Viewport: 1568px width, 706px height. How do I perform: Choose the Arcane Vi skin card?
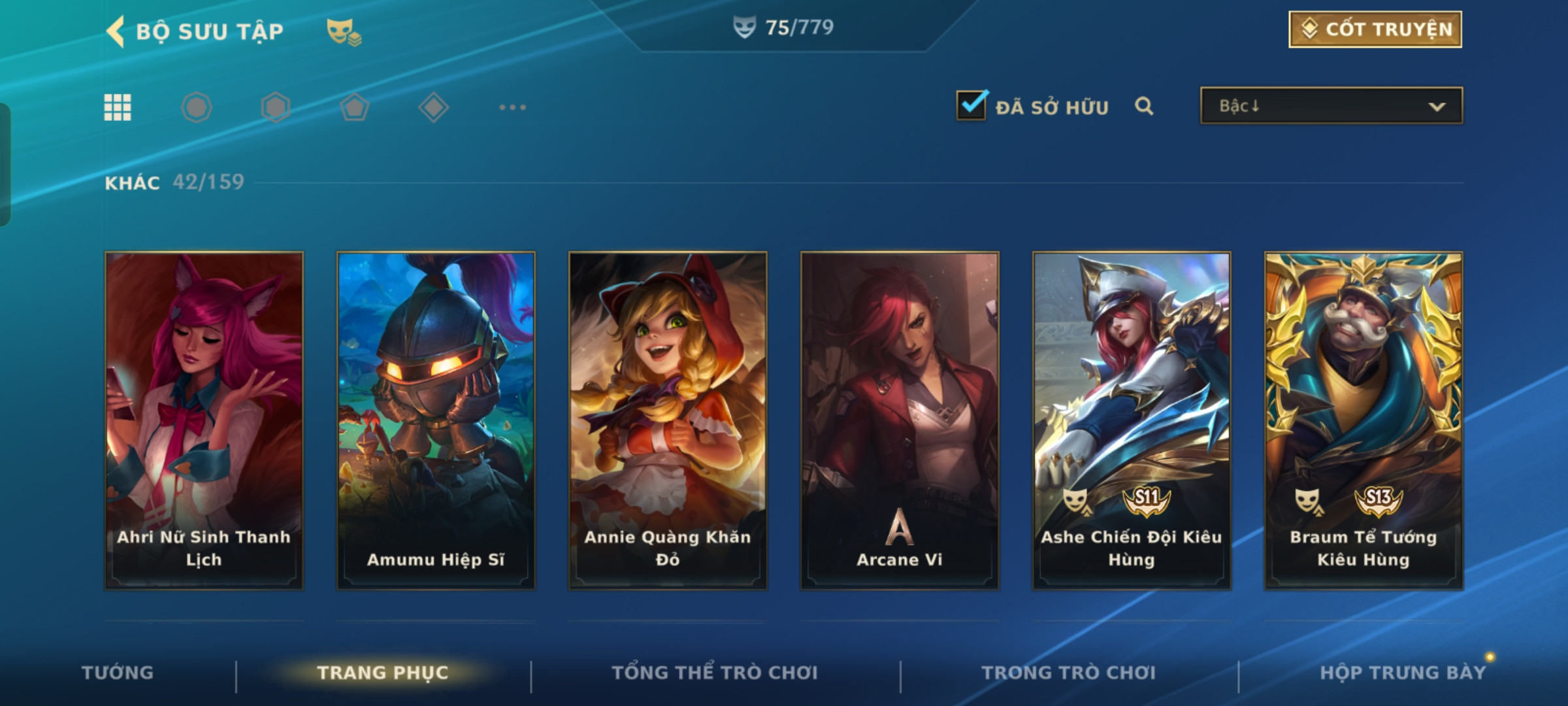click(900, 420)
